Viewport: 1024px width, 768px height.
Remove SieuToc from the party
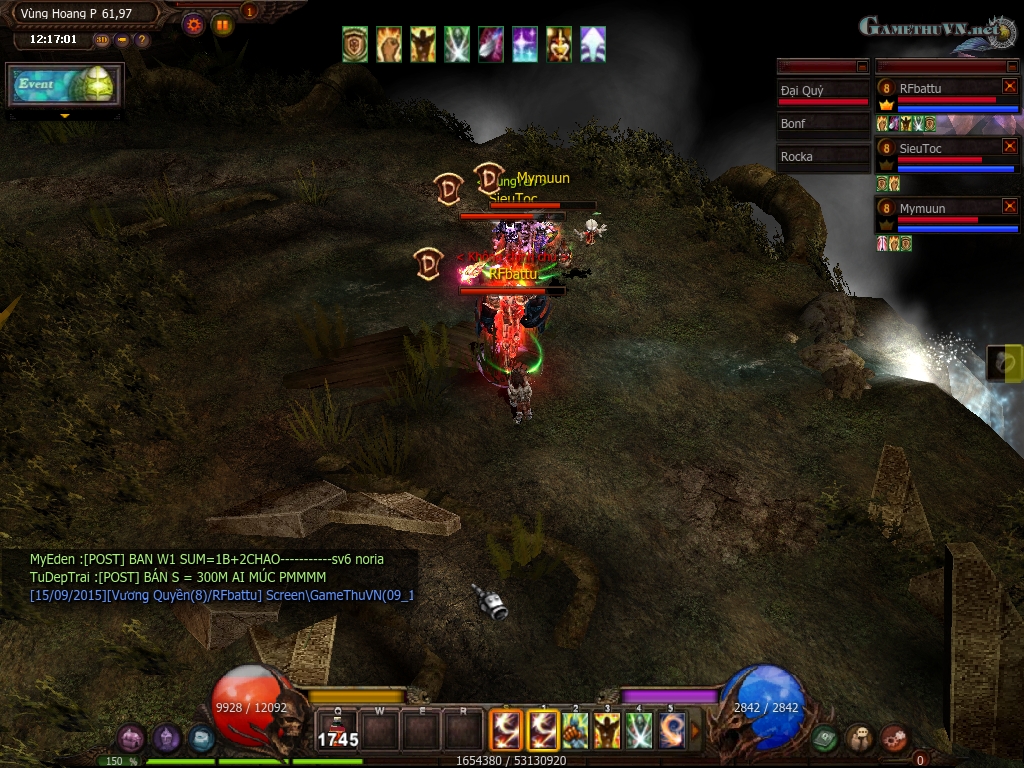[1009, 147]
